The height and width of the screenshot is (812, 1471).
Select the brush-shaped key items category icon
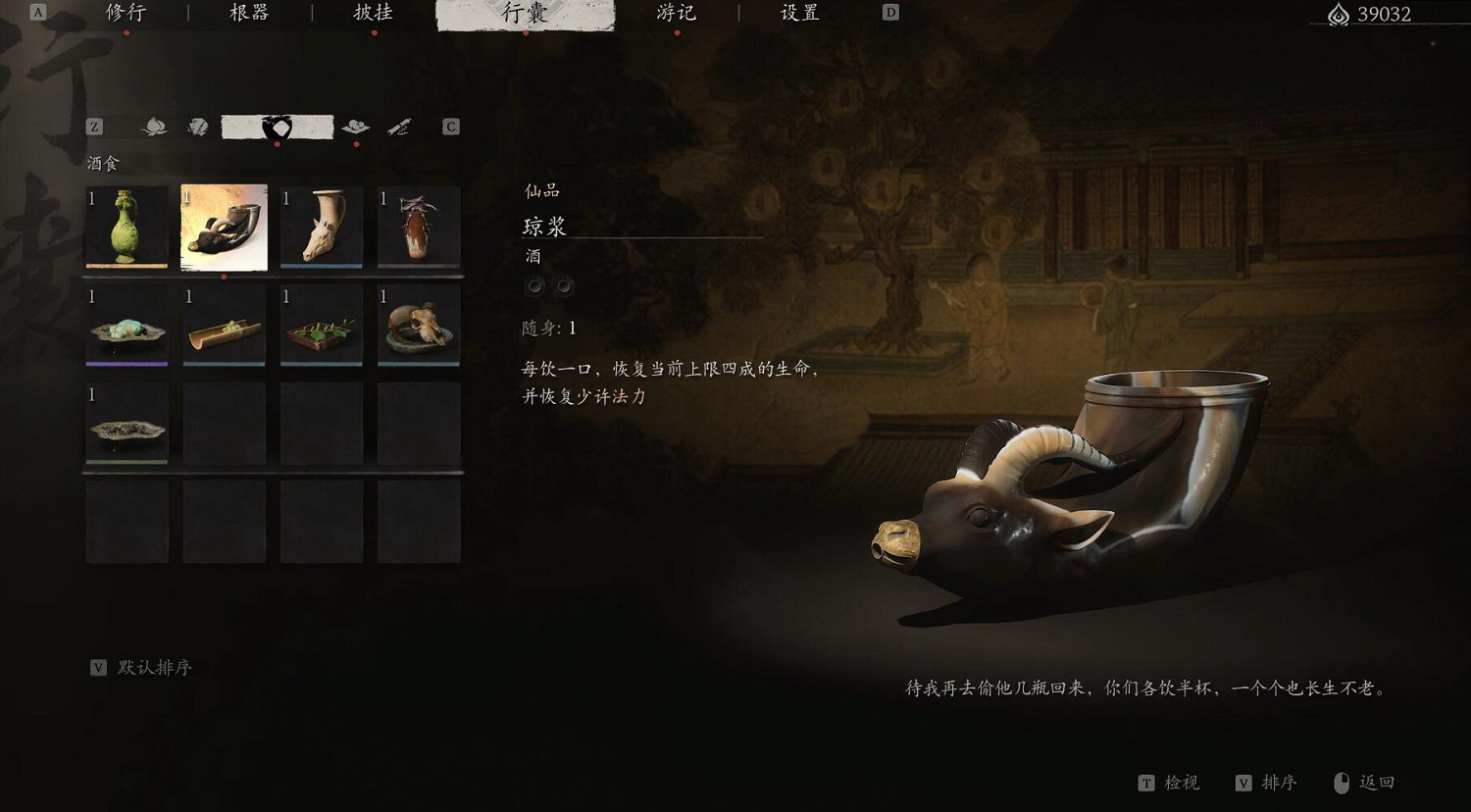tap(398, 126)
